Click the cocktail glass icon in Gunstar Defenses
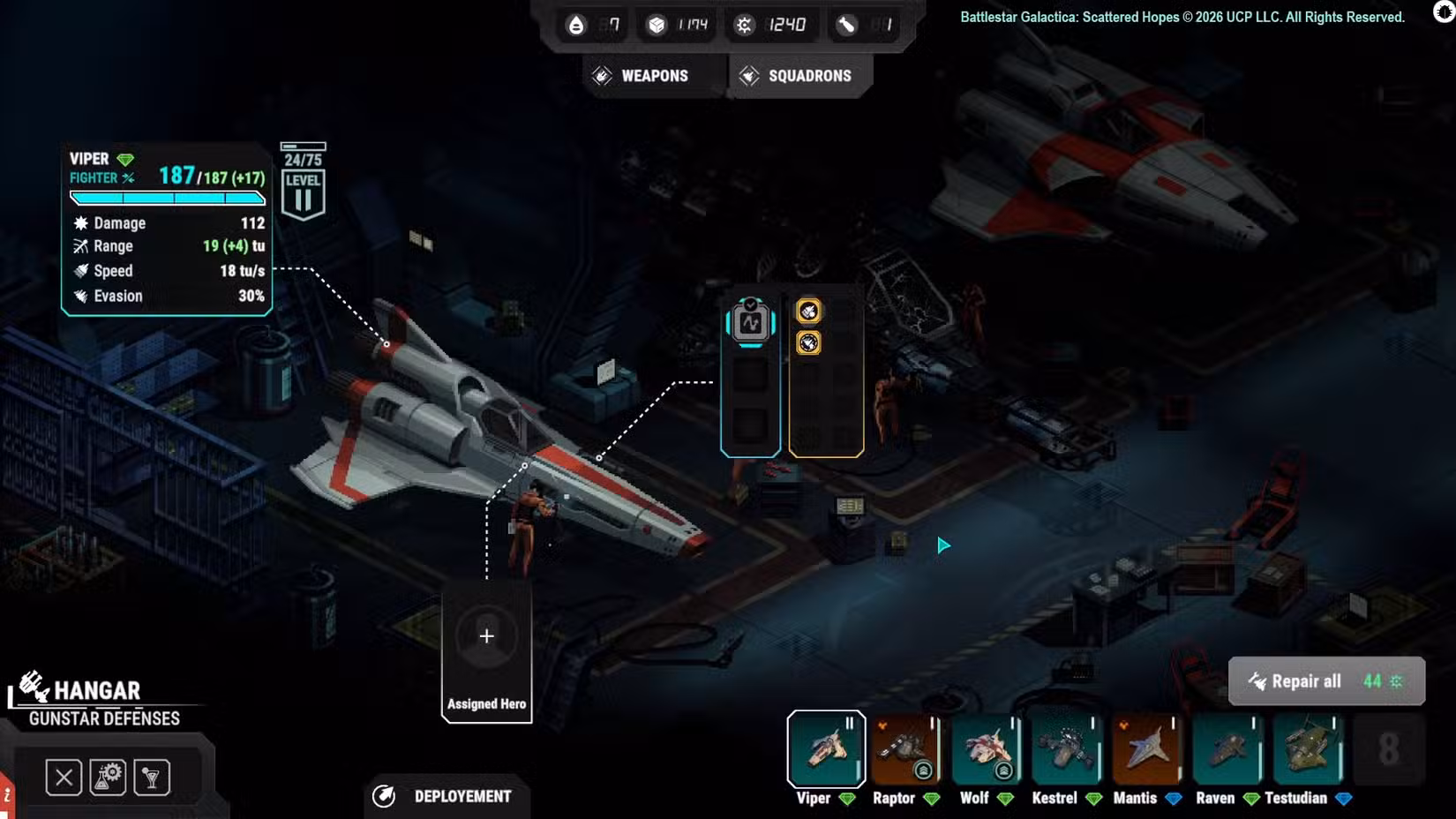Image resolution: width=1456 pixels, height=819 pixels. click(x=153, y=777)
